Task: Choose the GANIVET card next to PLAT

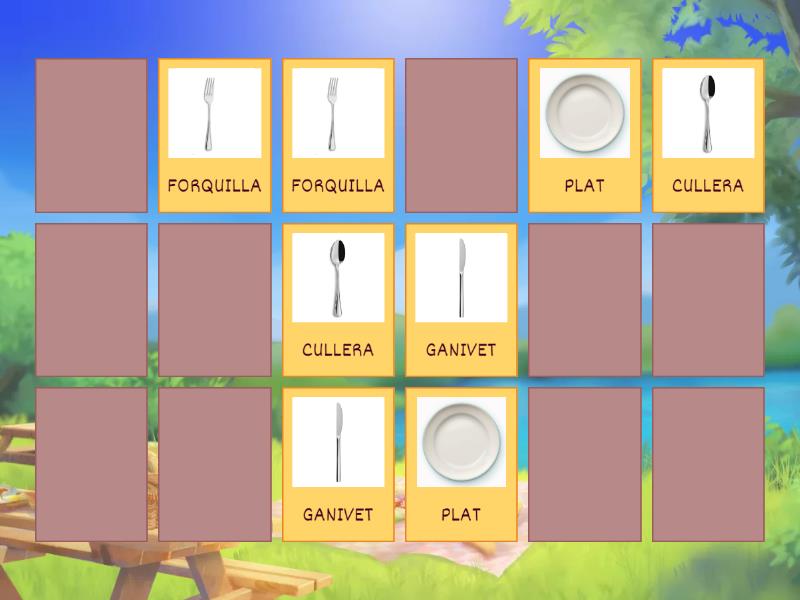Action: (x=338, y=464)
